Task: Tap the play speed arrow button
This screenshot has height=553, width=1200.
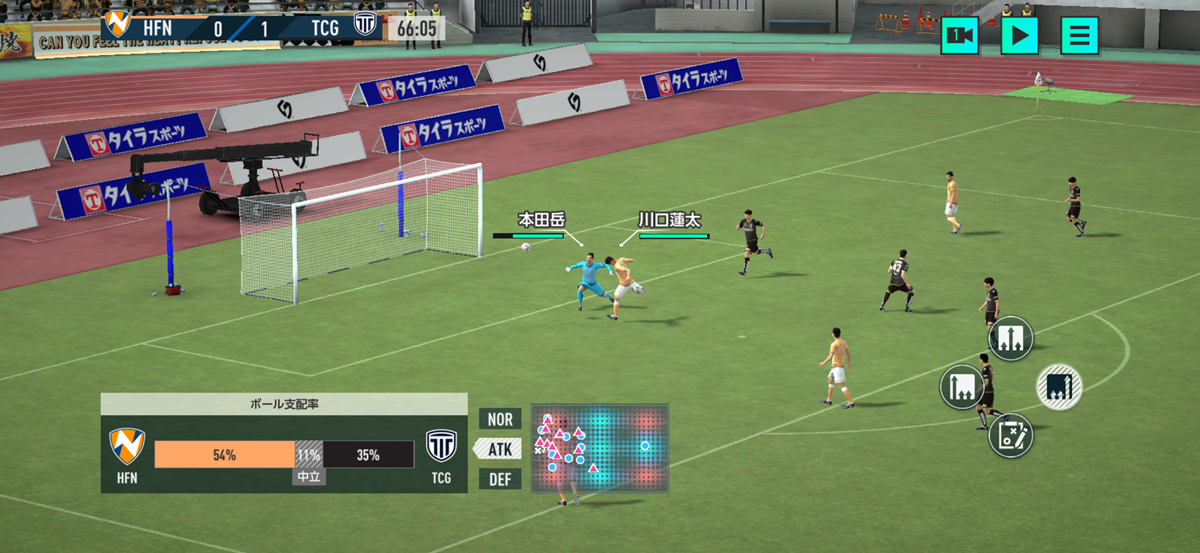Action: point(1019,36)
